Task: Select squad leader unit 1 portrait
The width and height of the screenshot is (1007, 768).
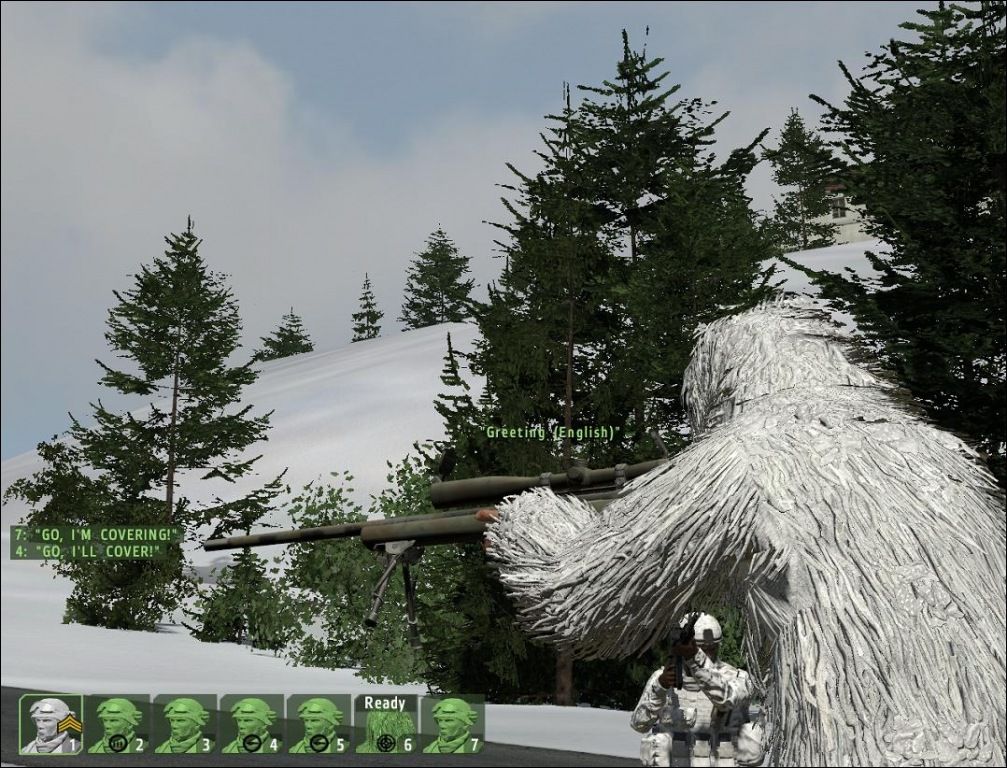Action: 50,724
